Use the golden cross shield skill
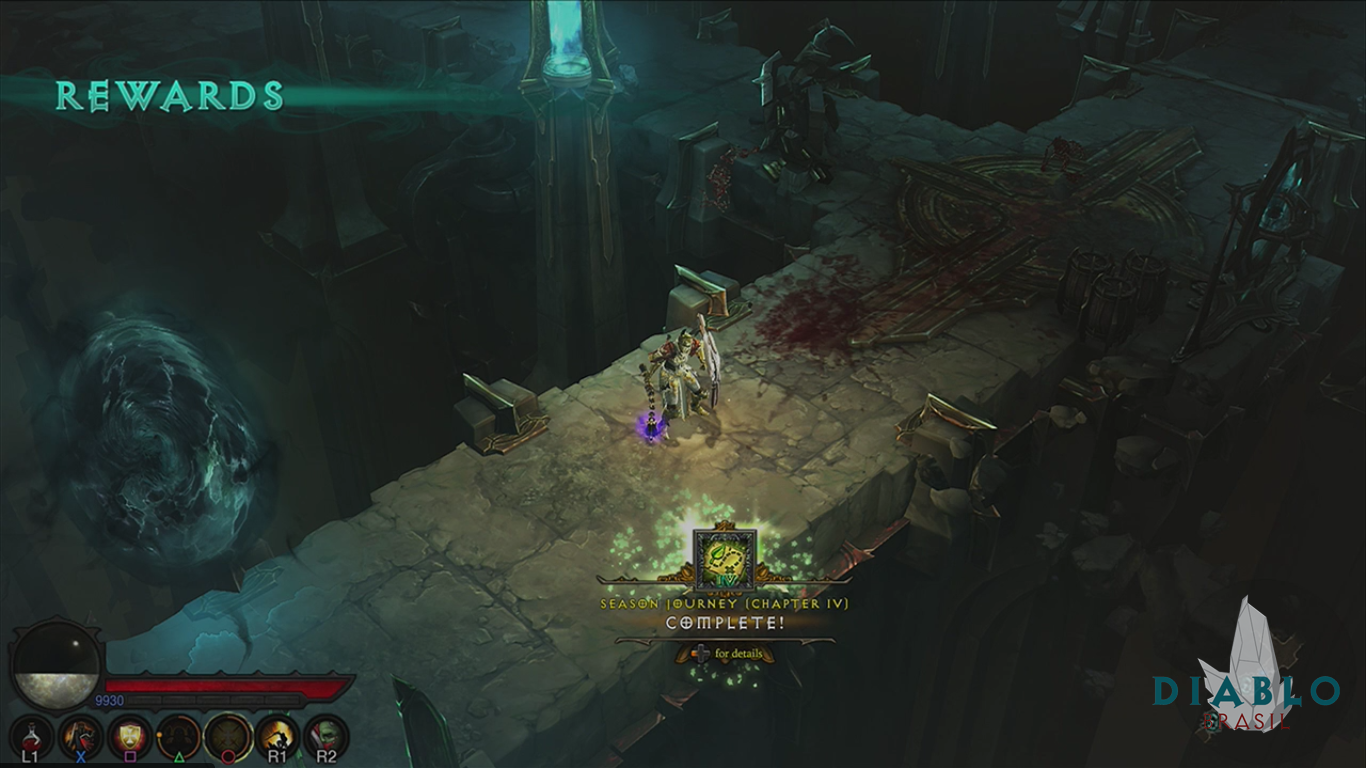The height and width of the screenshot is (768, 1366). (130, 737)
